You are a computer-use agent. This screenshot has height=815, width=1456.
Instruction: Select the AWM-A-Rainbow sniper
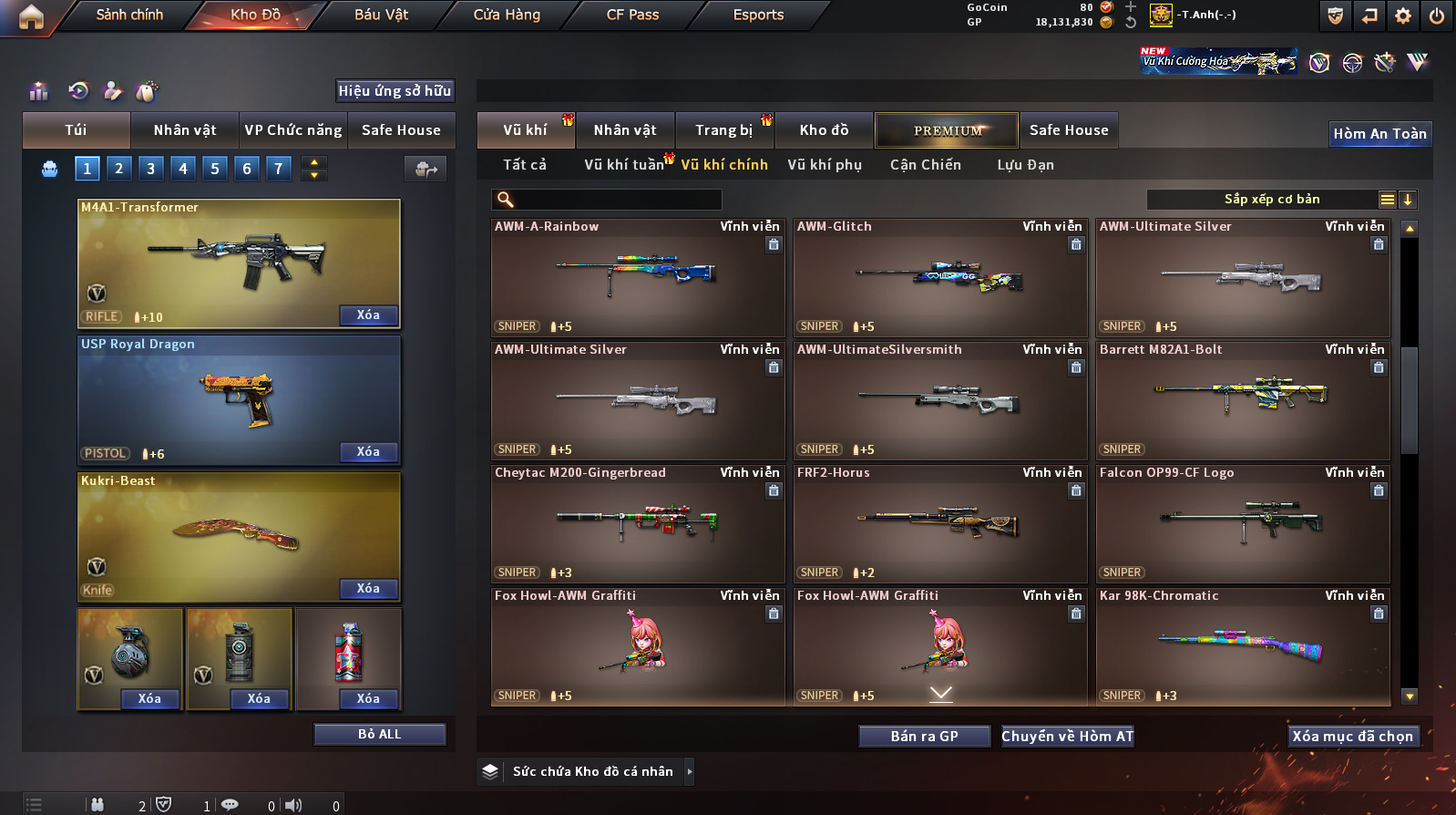[637, 278]
